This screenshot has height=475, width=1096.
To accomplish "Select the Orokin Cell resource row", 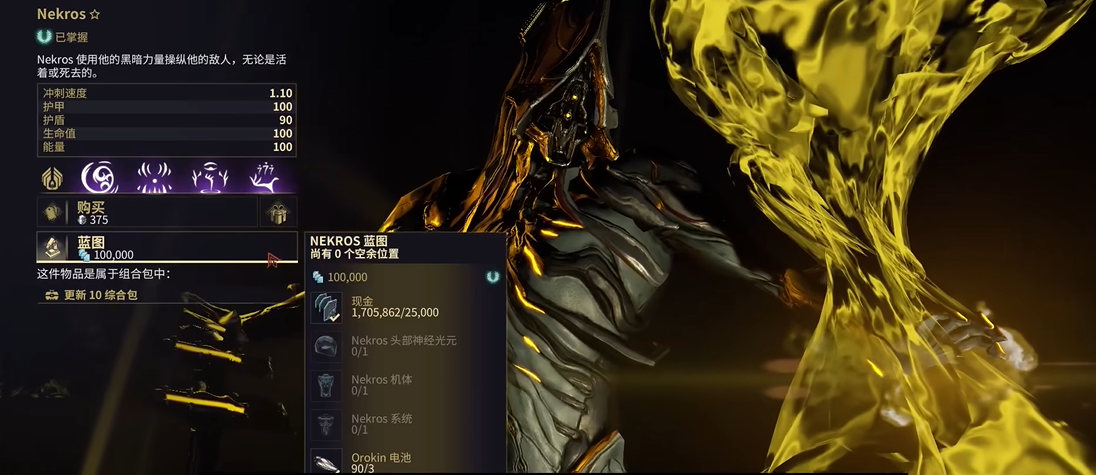I will pyautogui.click(x=405, y=461).
